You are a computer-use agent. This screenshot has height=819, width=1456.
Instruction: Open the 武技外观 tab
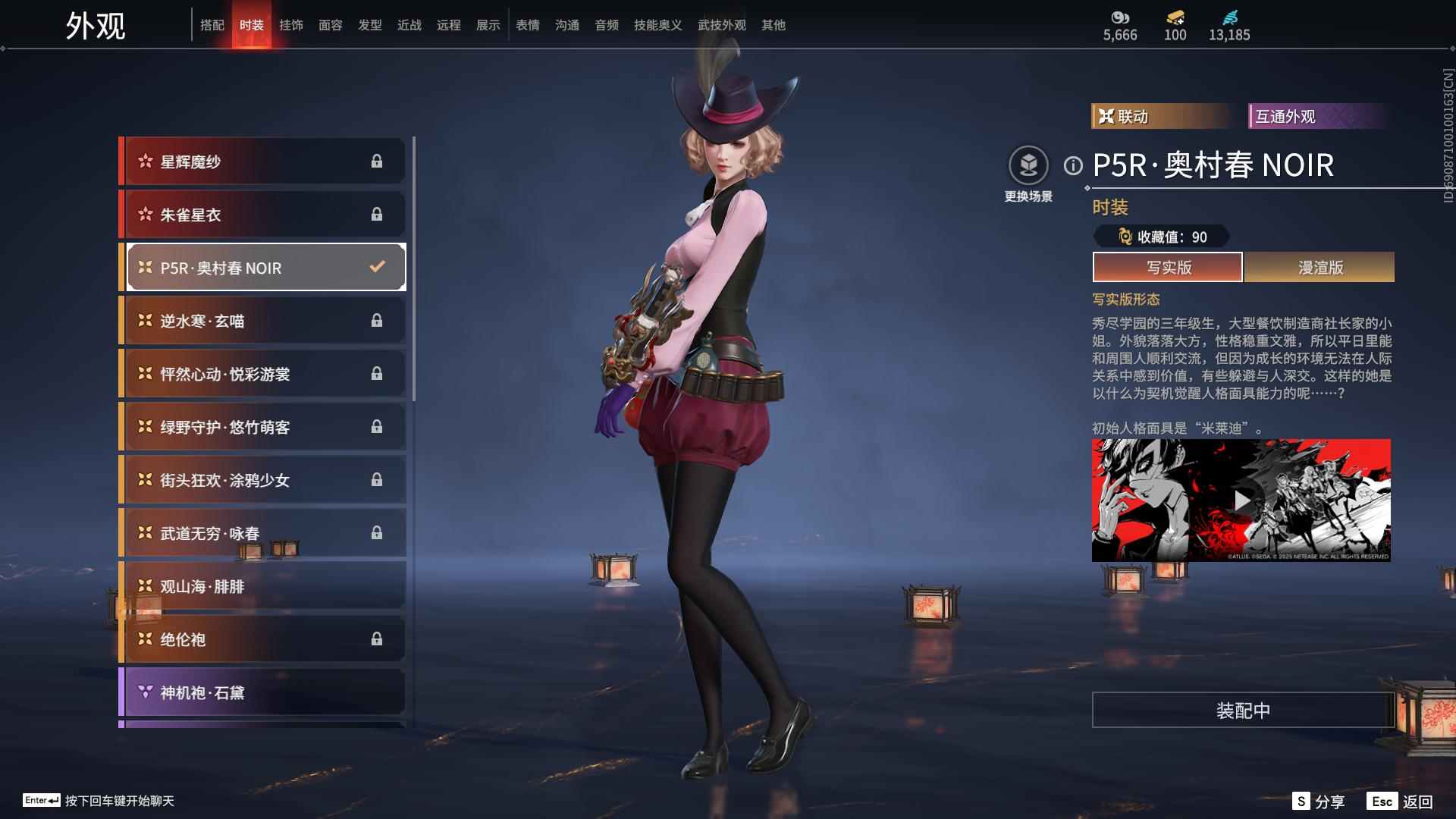(x=721, y=25)
